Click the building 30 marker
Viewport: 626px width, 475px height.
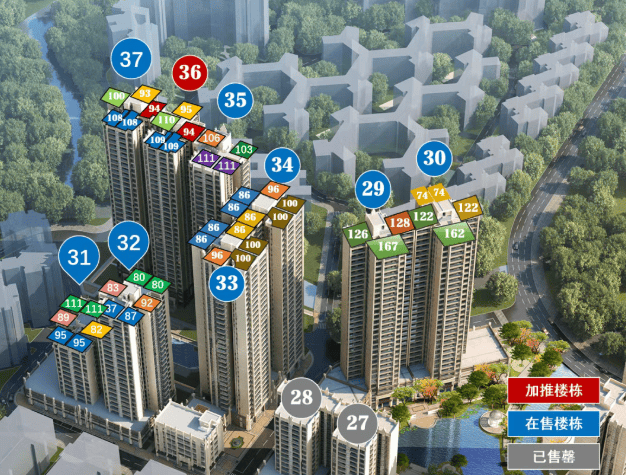[x=433, y=157]
